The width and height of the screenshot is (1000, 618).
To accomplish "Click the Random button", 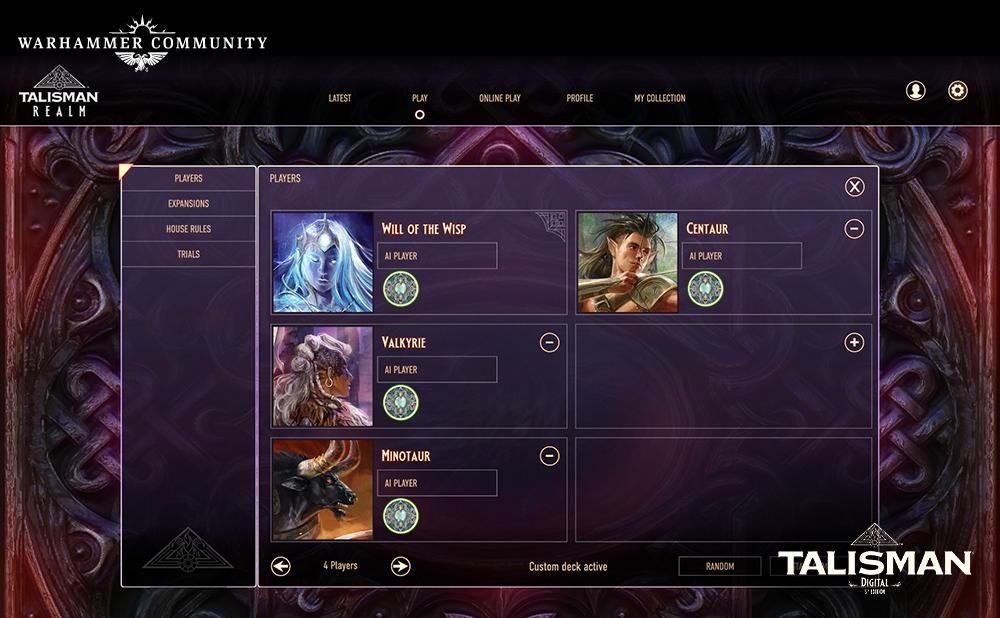I will (719, 566).
